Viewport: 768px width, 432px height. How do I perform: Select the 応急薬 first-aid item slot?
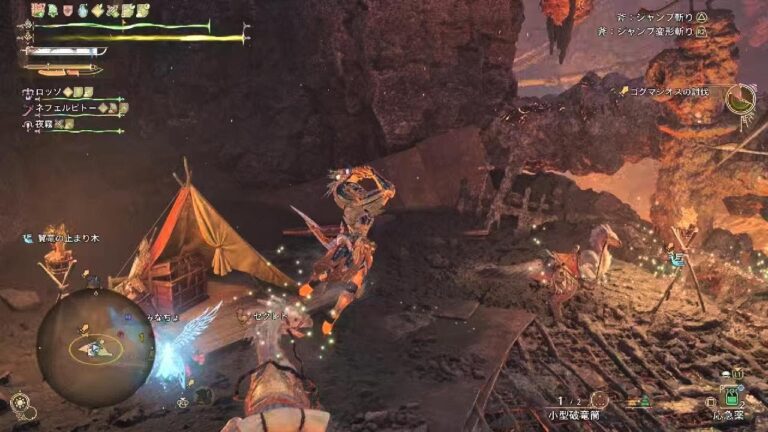[x=733, y=397]
